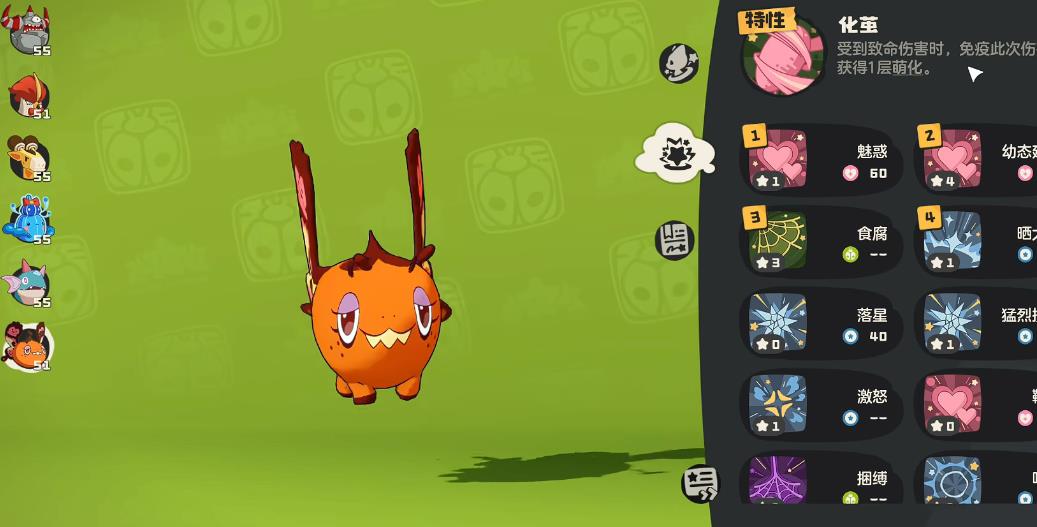Choose the 落星 skill
The height and width of the screenshot is (527, 1037).
(818, 324)
